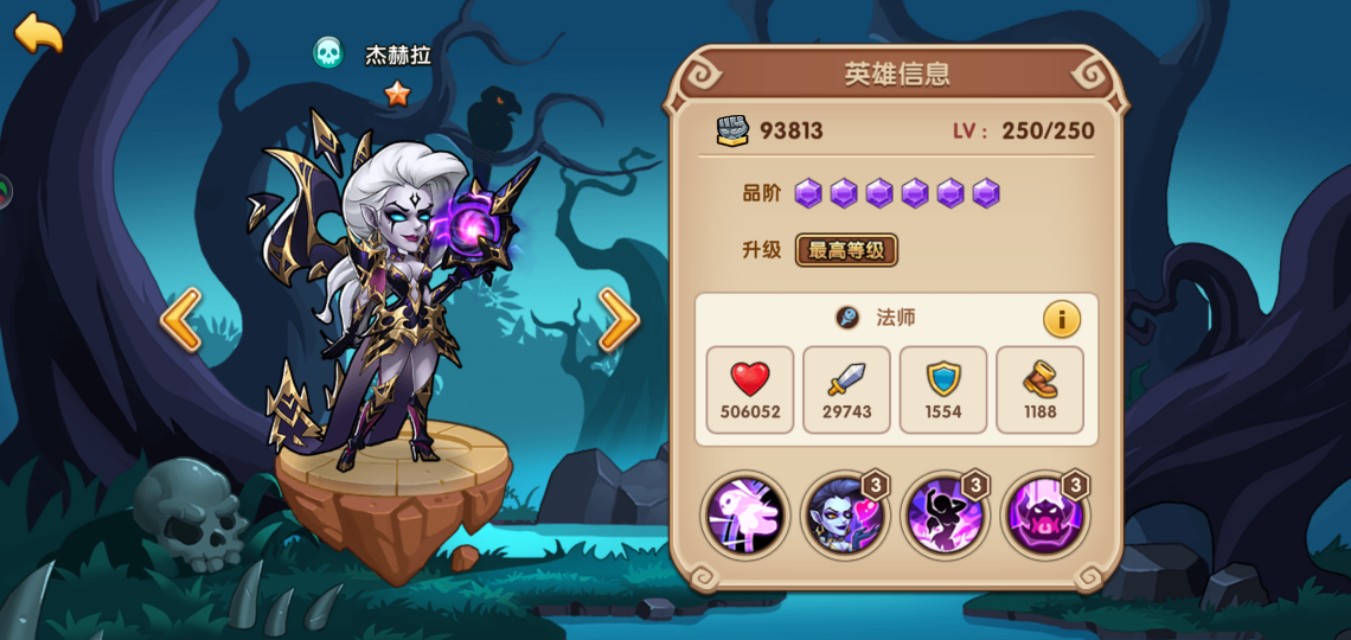The image size is (1351, 640).
Task: Show the purple demon face skill
Action: tap(1045, 516)
